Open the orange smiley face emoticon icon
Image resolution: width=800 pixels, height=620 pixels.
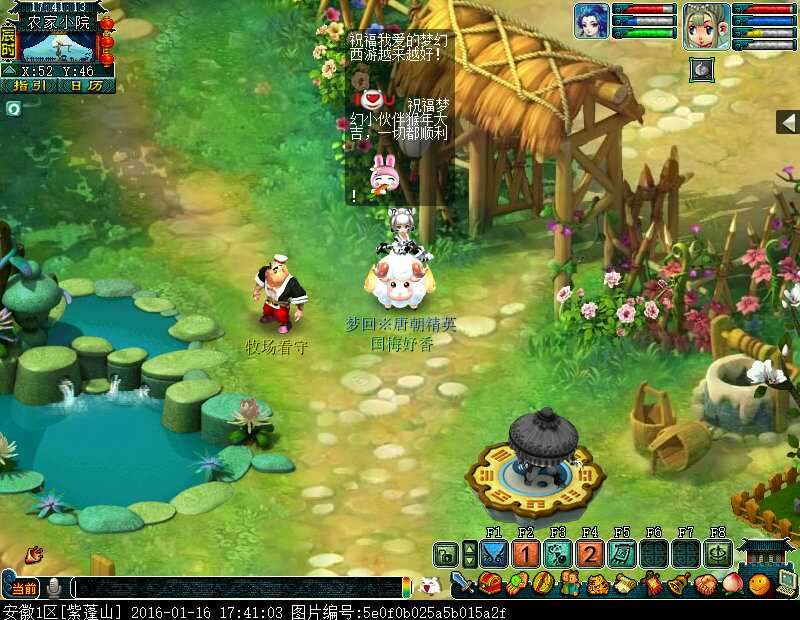coord(760,583)
